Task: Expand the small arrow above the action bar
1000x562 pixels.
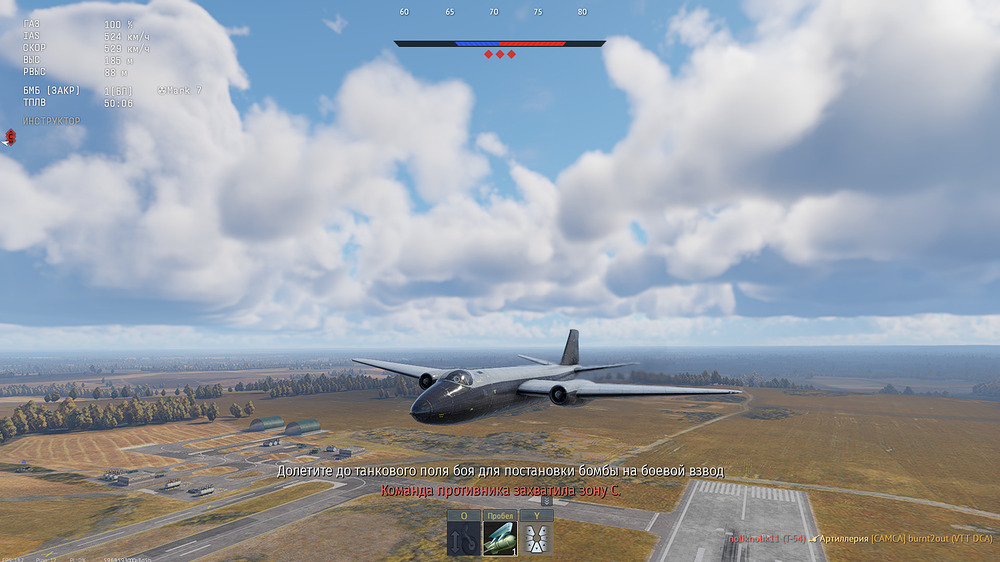Action: (x=547, y=500)
